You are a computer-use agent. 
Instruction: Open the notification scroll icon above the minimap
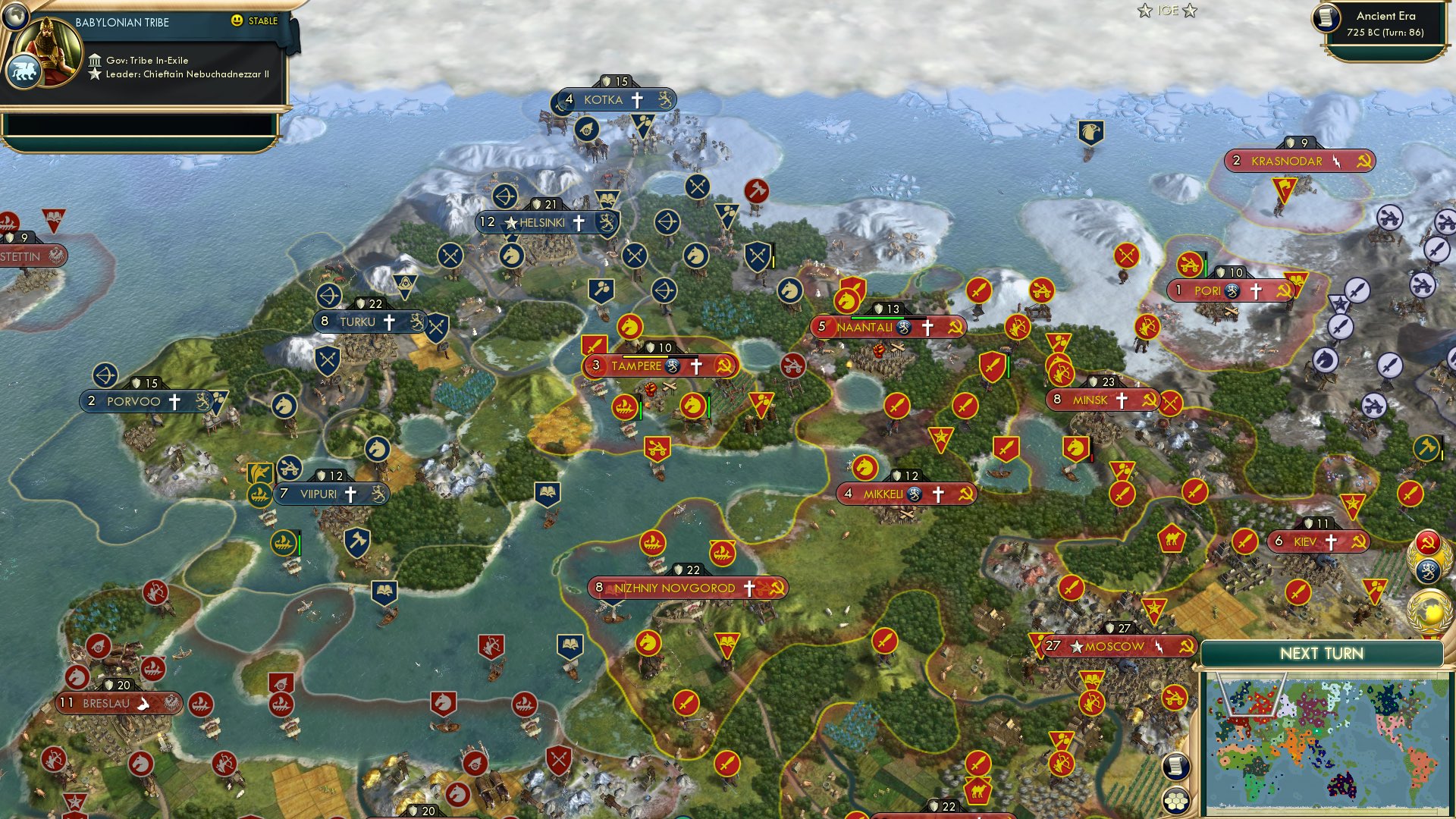pyautogui.click(x=1175, y=766)
